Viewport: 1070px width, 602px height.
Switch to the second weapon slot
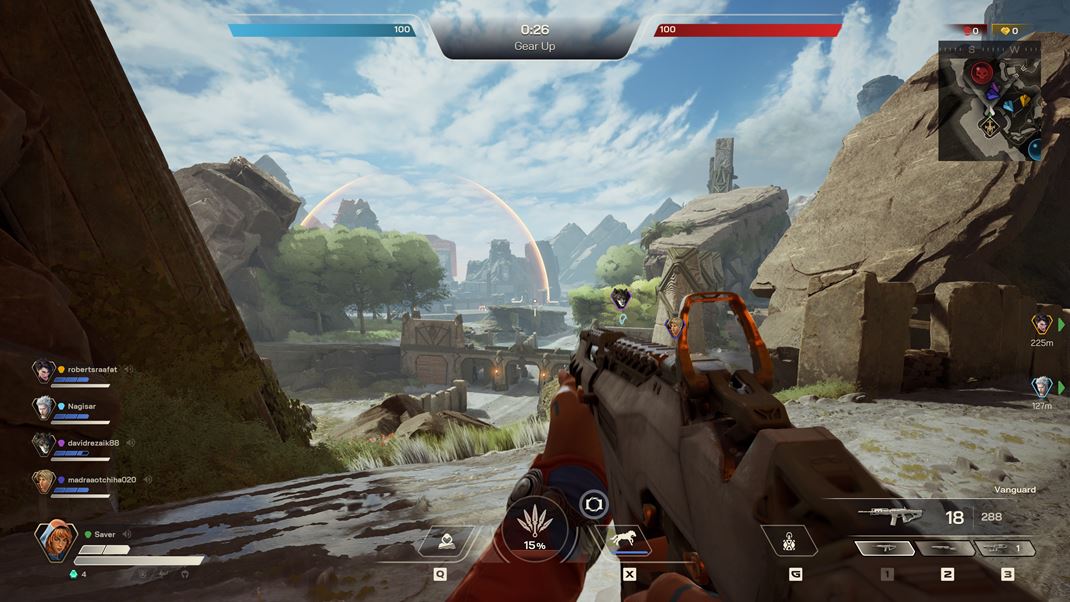[946, 548]
